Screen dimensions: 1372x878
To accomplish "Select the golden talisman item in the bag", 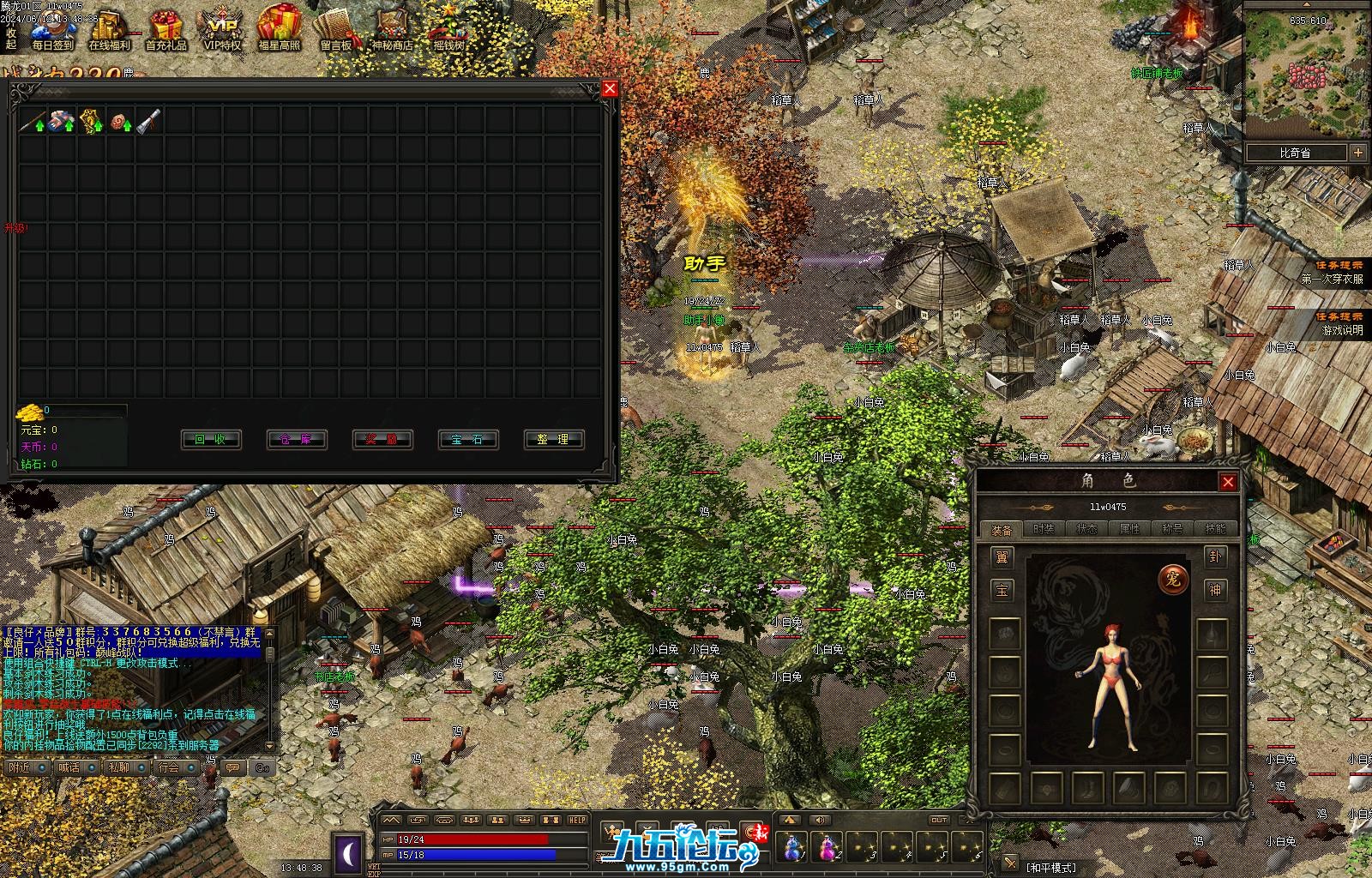I will (91, 122).
